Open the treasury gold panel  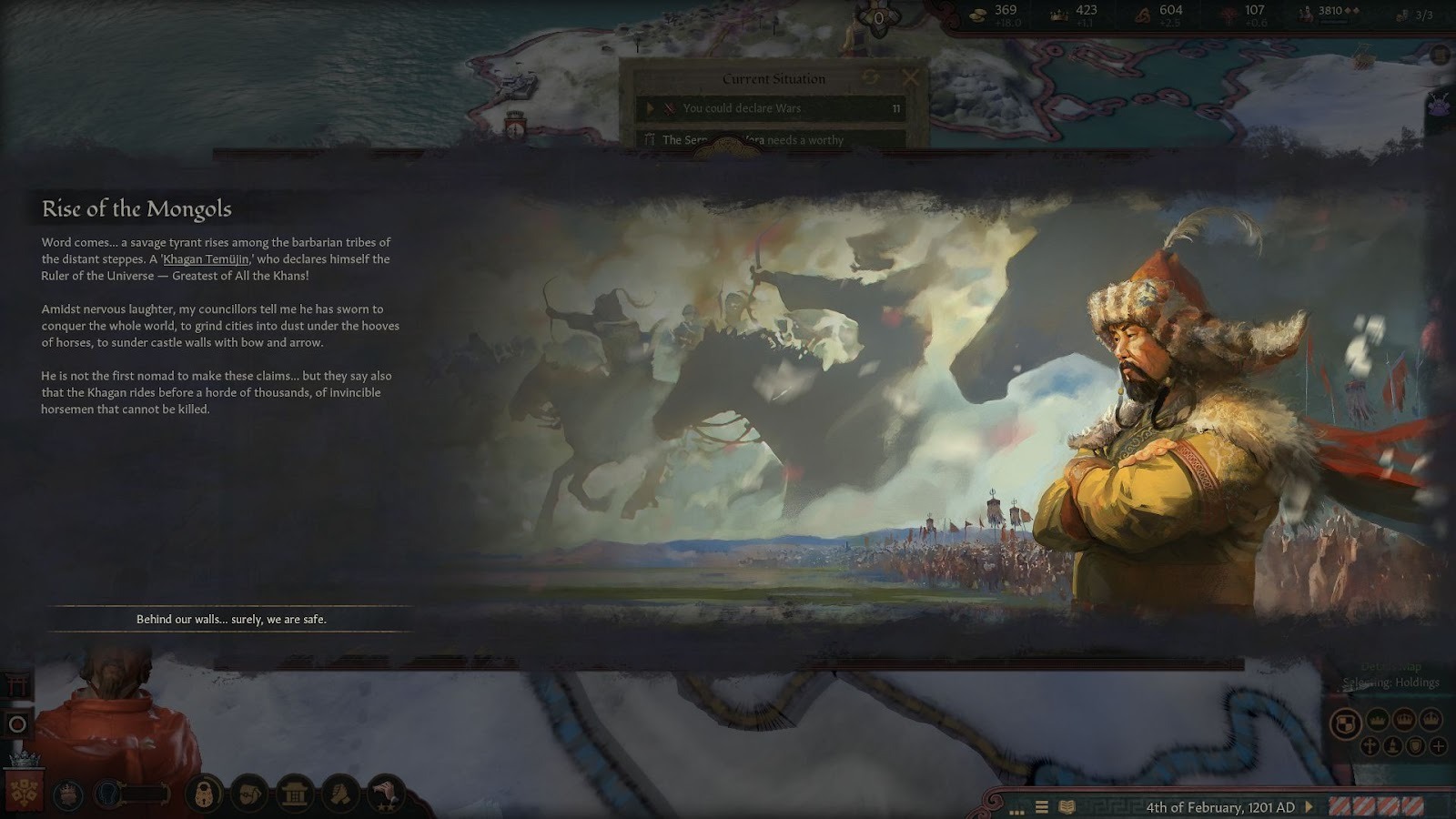tap(978, 14)
